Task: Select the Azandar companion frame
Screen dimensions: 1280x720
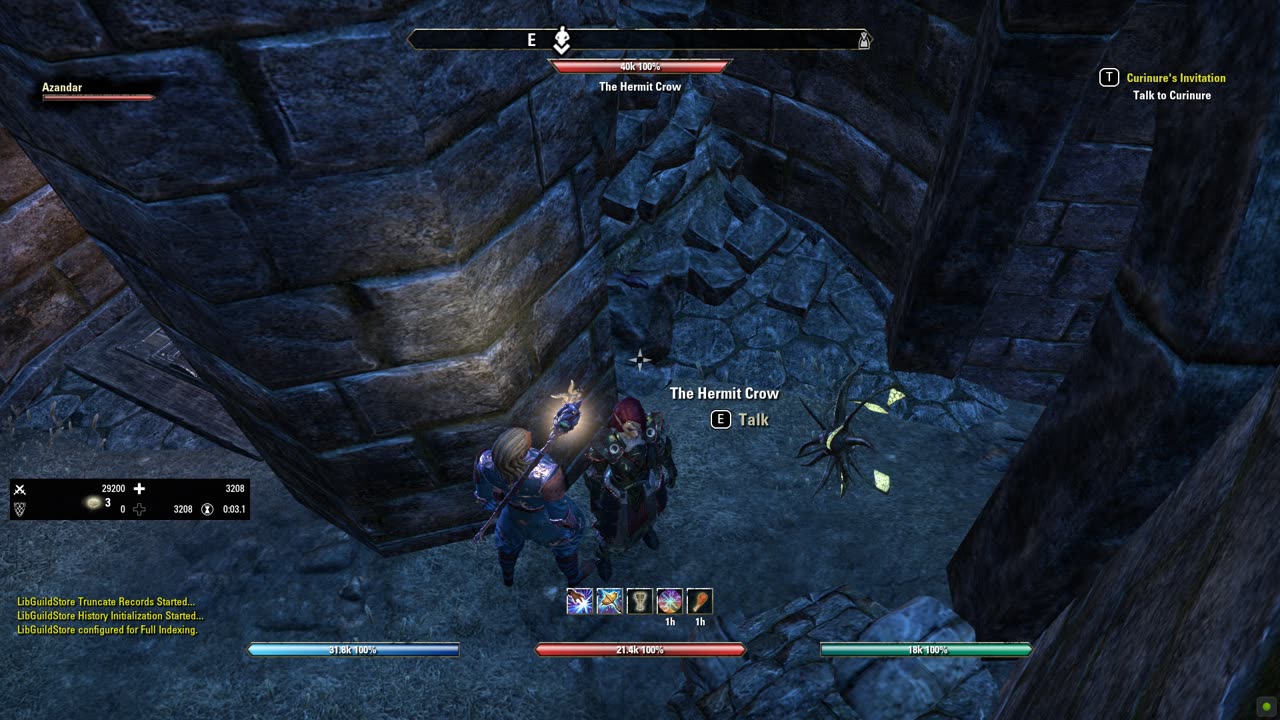Action: point(97,91)
